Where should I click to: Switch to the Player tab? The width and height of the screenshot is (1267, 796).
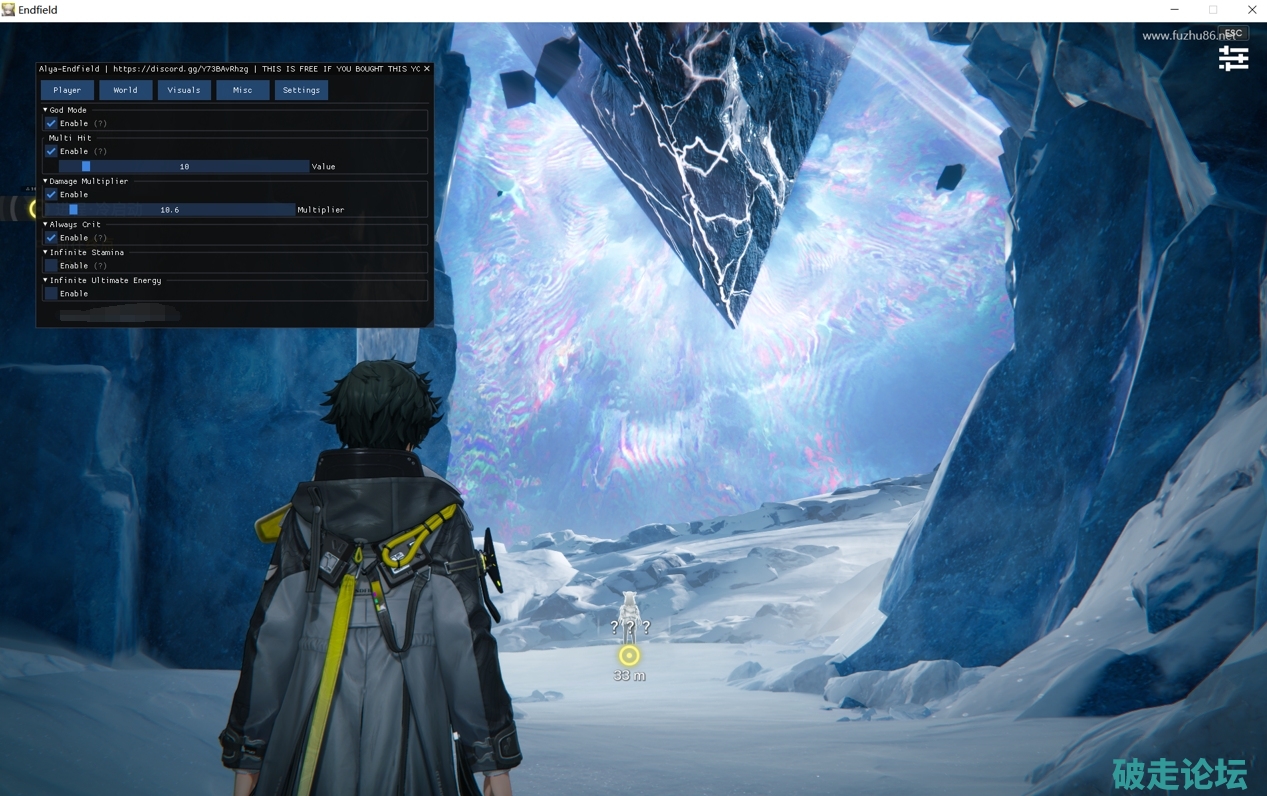coord(67,90)
